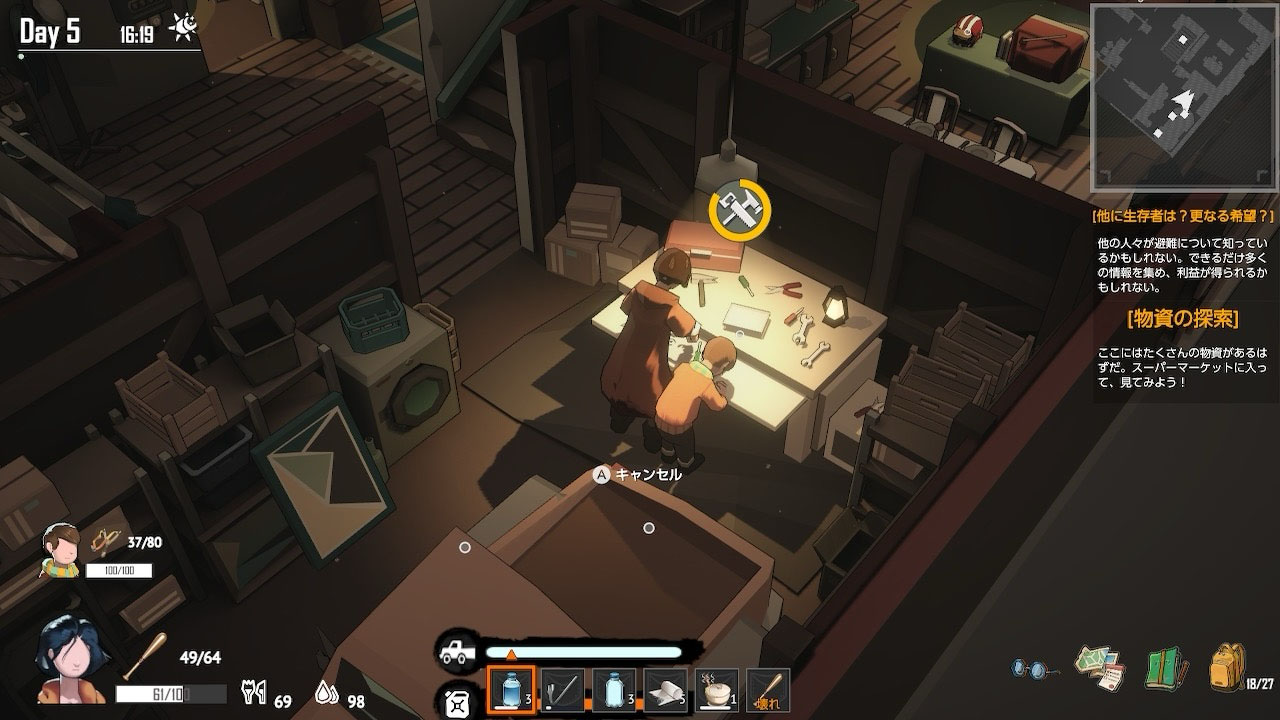Screen dimensions: 1280x720
Task: Select the fork and stick tool slot
Action: click(x=562, y=690)
